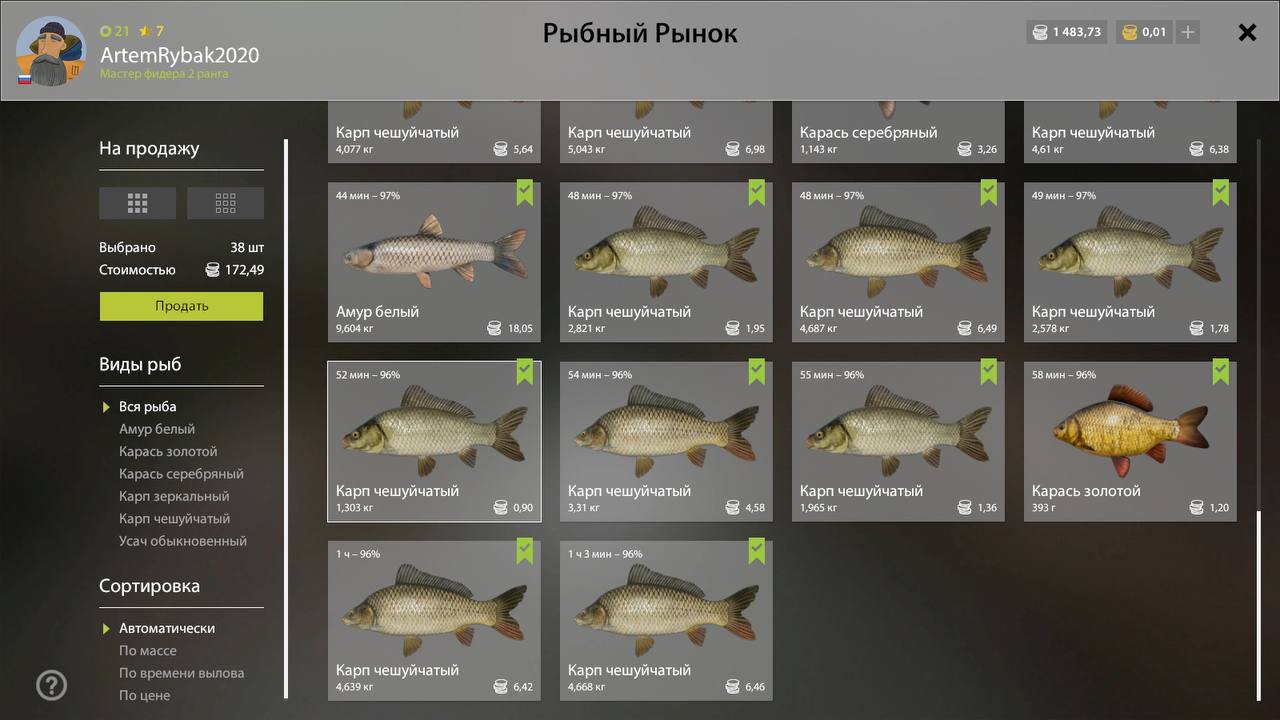Open the help question mark icon
Viewport: 1280px width, 720px height.
(x=52, y=685)
